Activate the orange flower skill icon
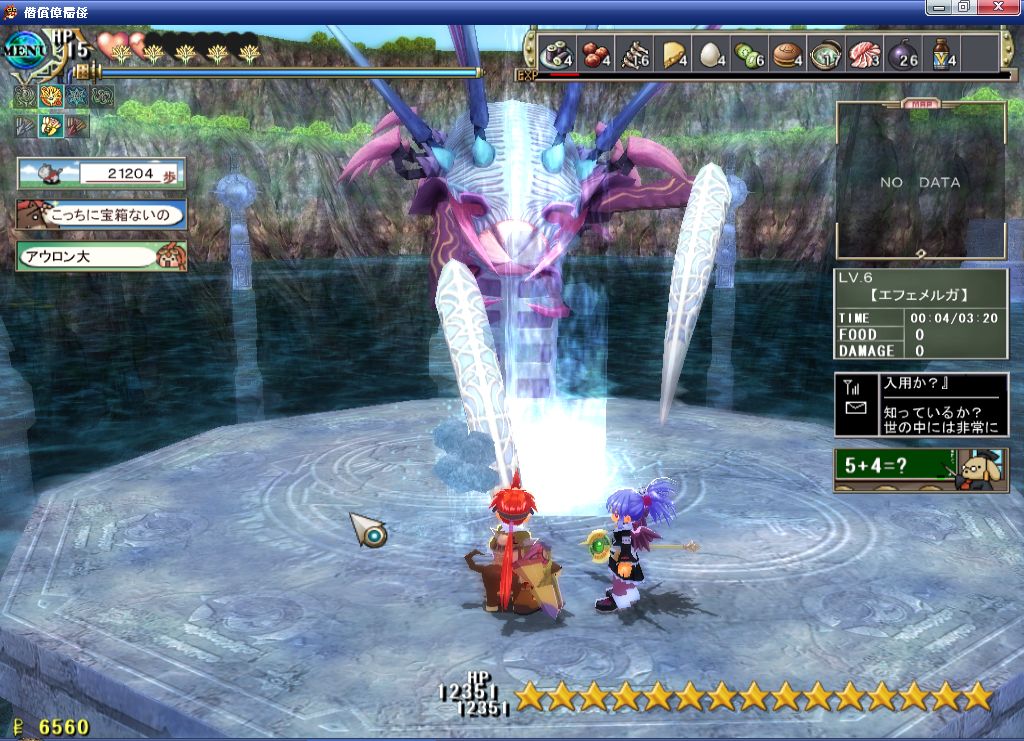 (x=51, y=96)
